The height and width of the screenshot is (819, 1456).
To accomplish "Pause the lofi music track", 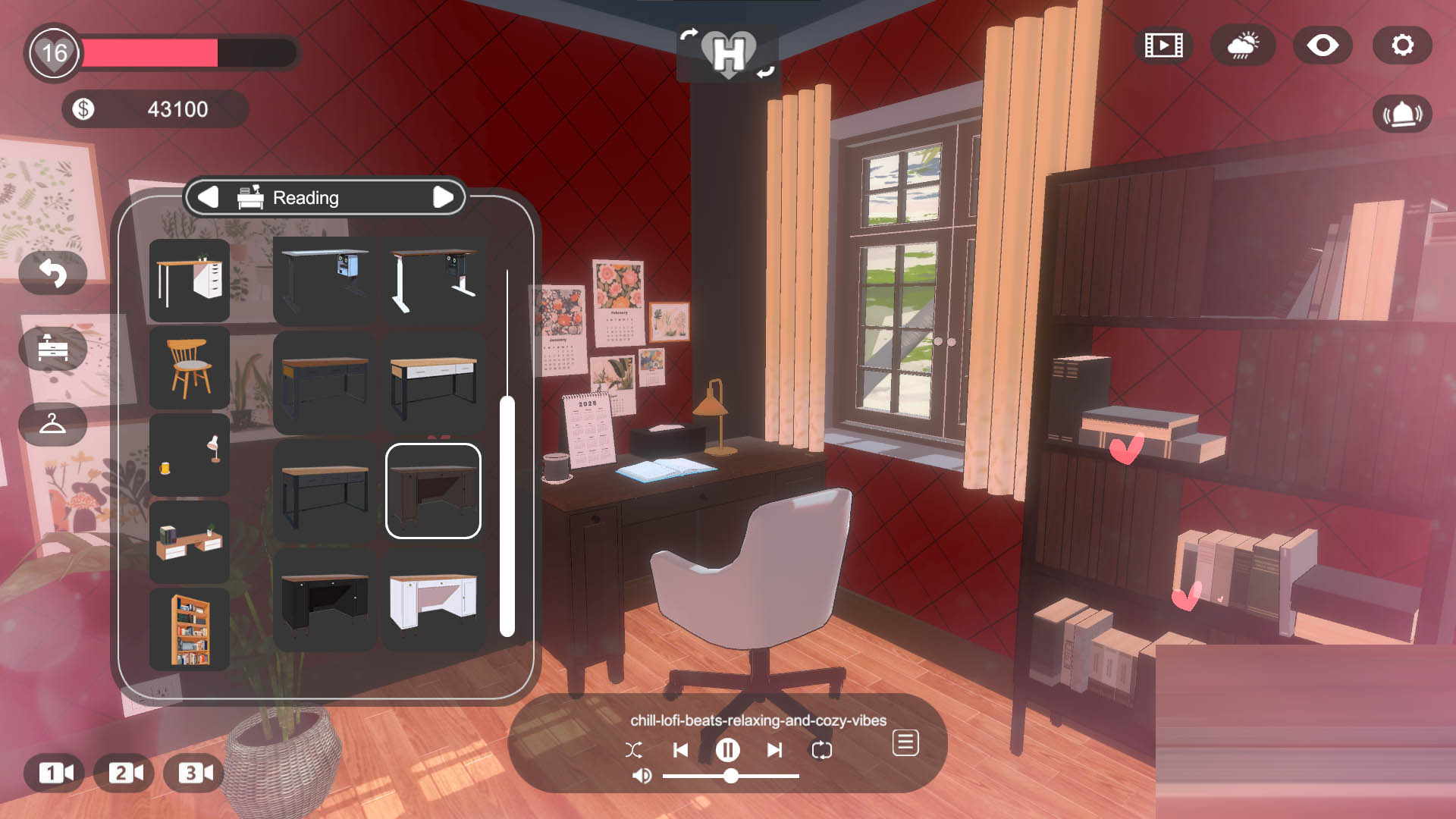I will (x=727, y=750).
